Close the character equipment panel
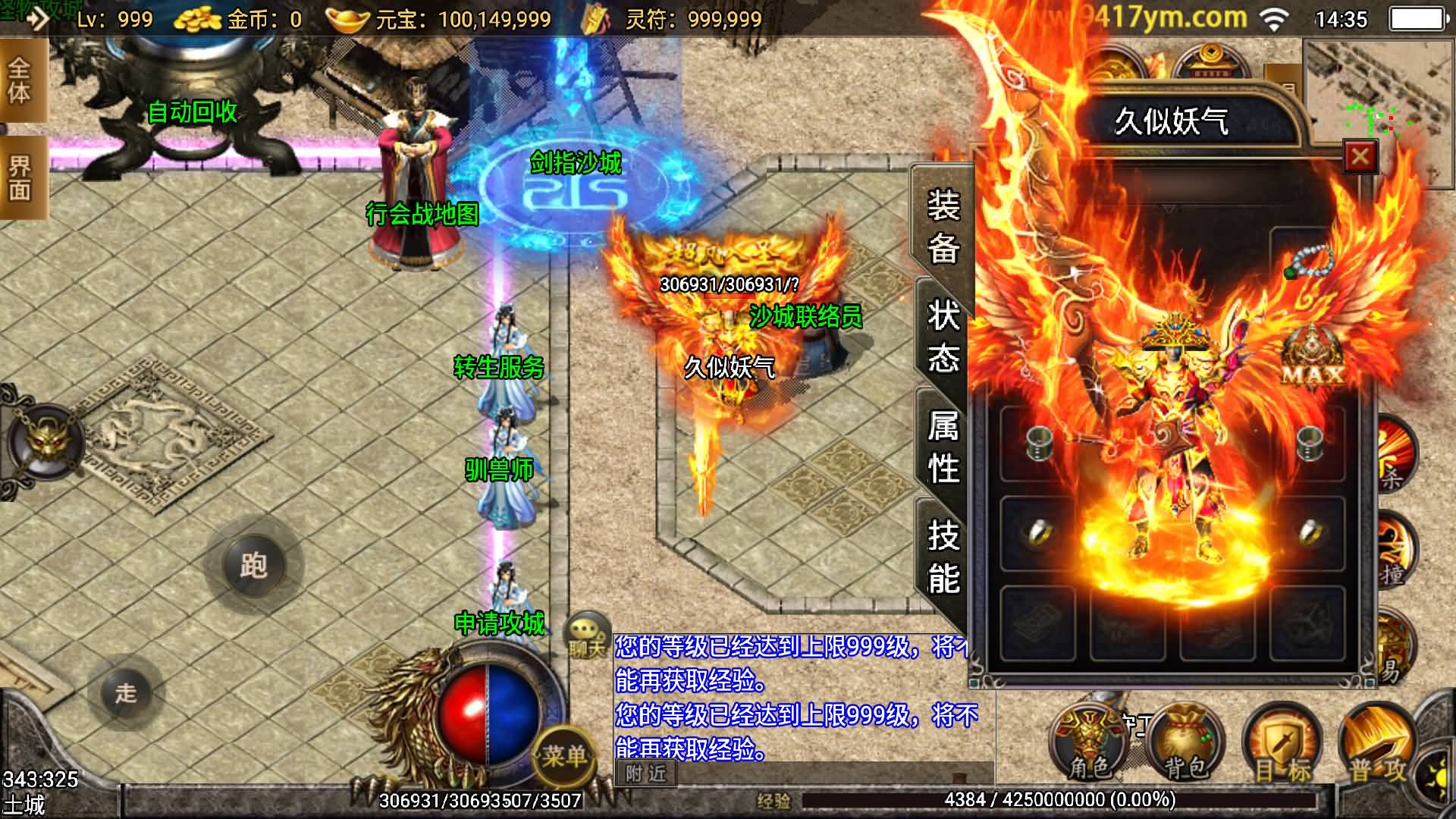The height and width of the screenshot is (819, 1456). pyautogui.click(x=1360, y=157)
